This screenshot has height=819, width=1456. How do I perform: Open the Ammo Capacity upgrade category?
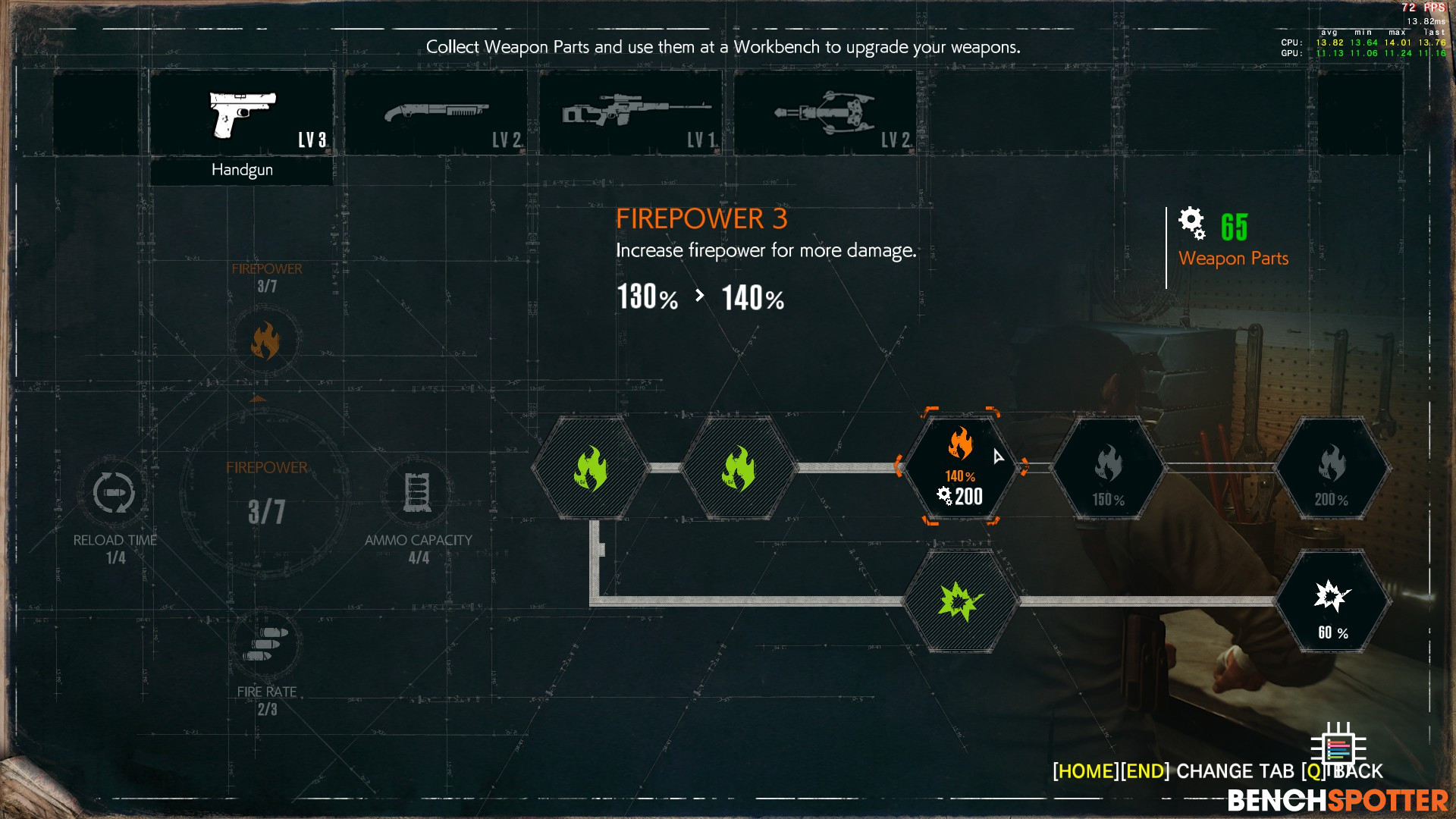tap(418, 492)
